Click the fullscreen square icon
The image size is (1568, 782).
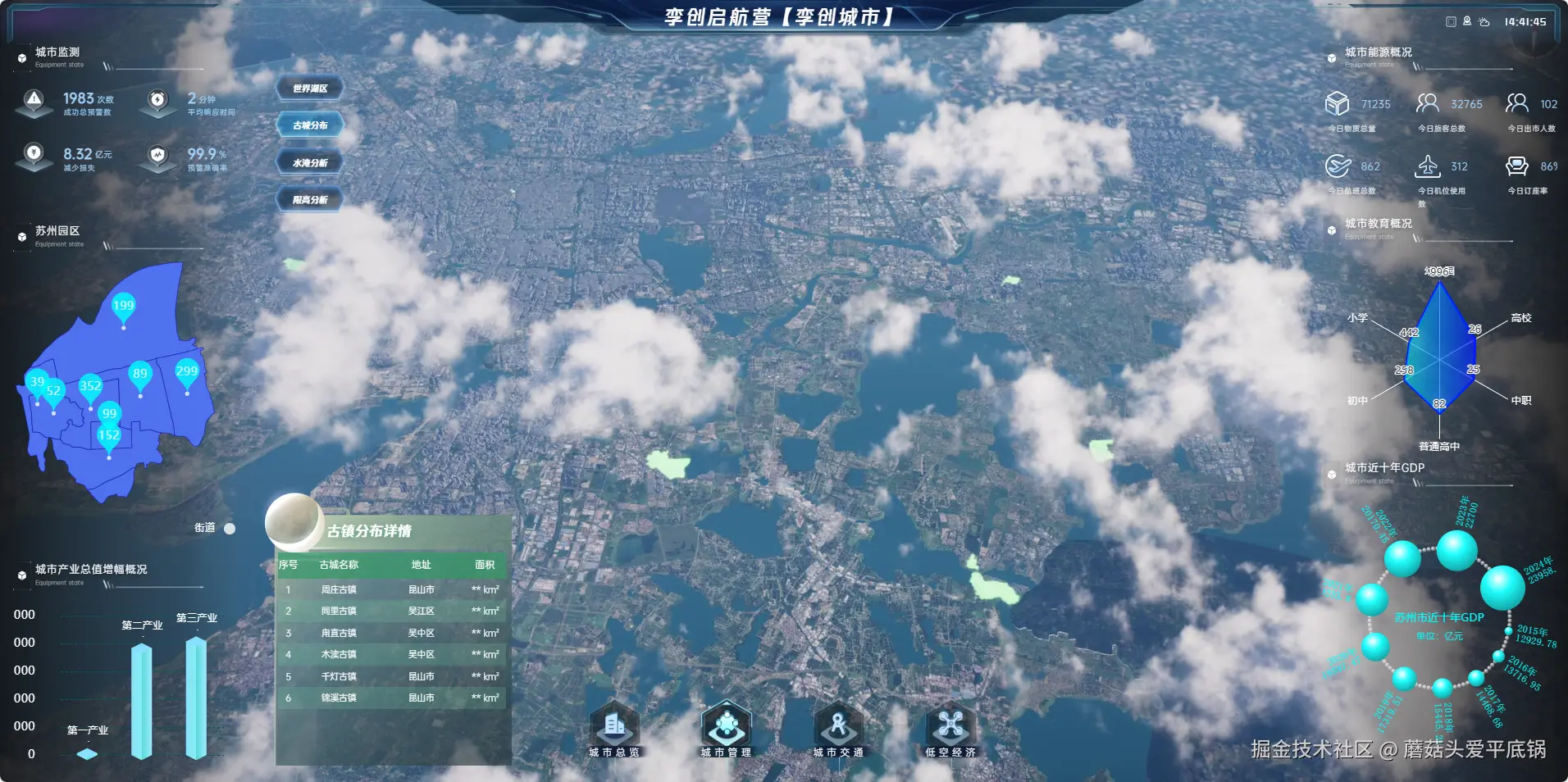pos(1451,22)
